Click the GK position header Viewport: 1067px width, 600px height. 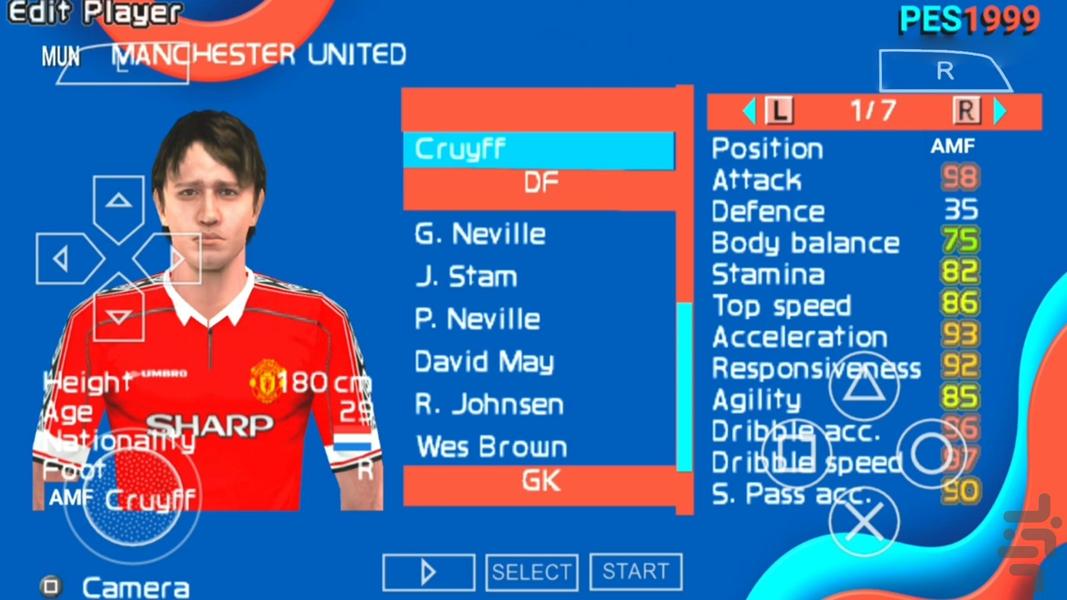(540, 482)
